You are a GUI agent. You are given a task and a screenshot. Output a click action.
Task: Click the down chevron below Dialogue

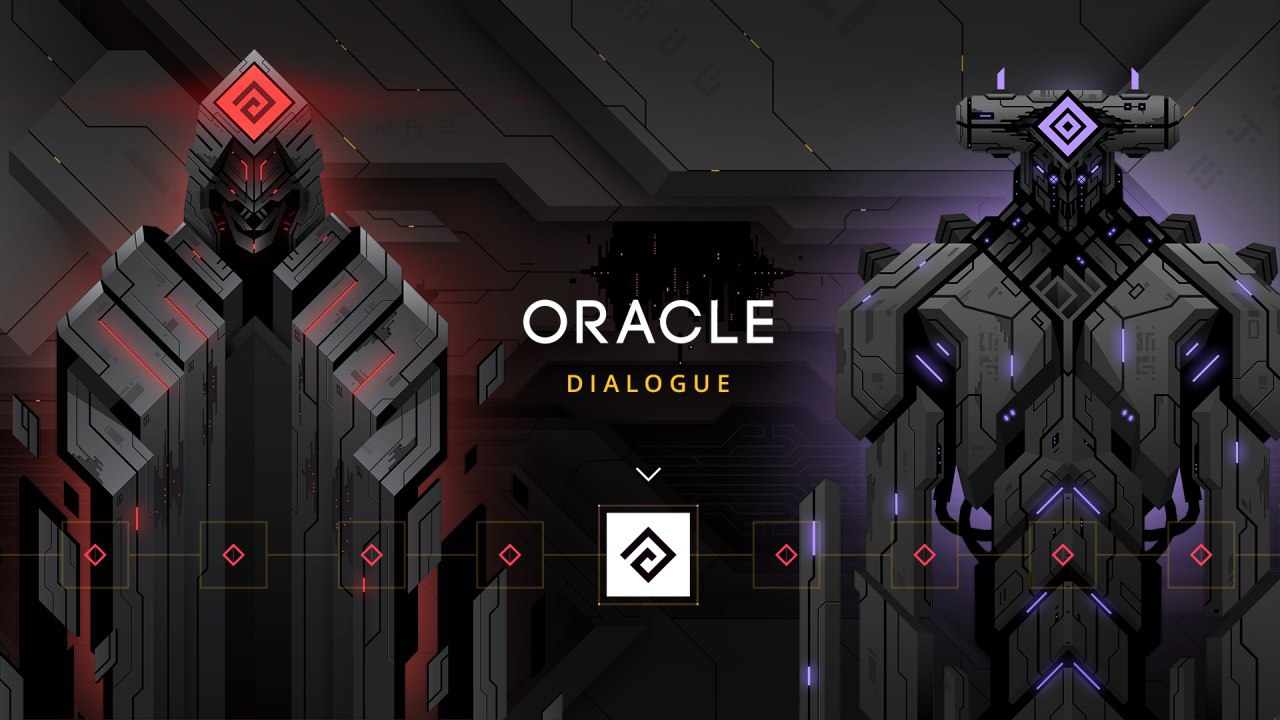click(648, 474)
